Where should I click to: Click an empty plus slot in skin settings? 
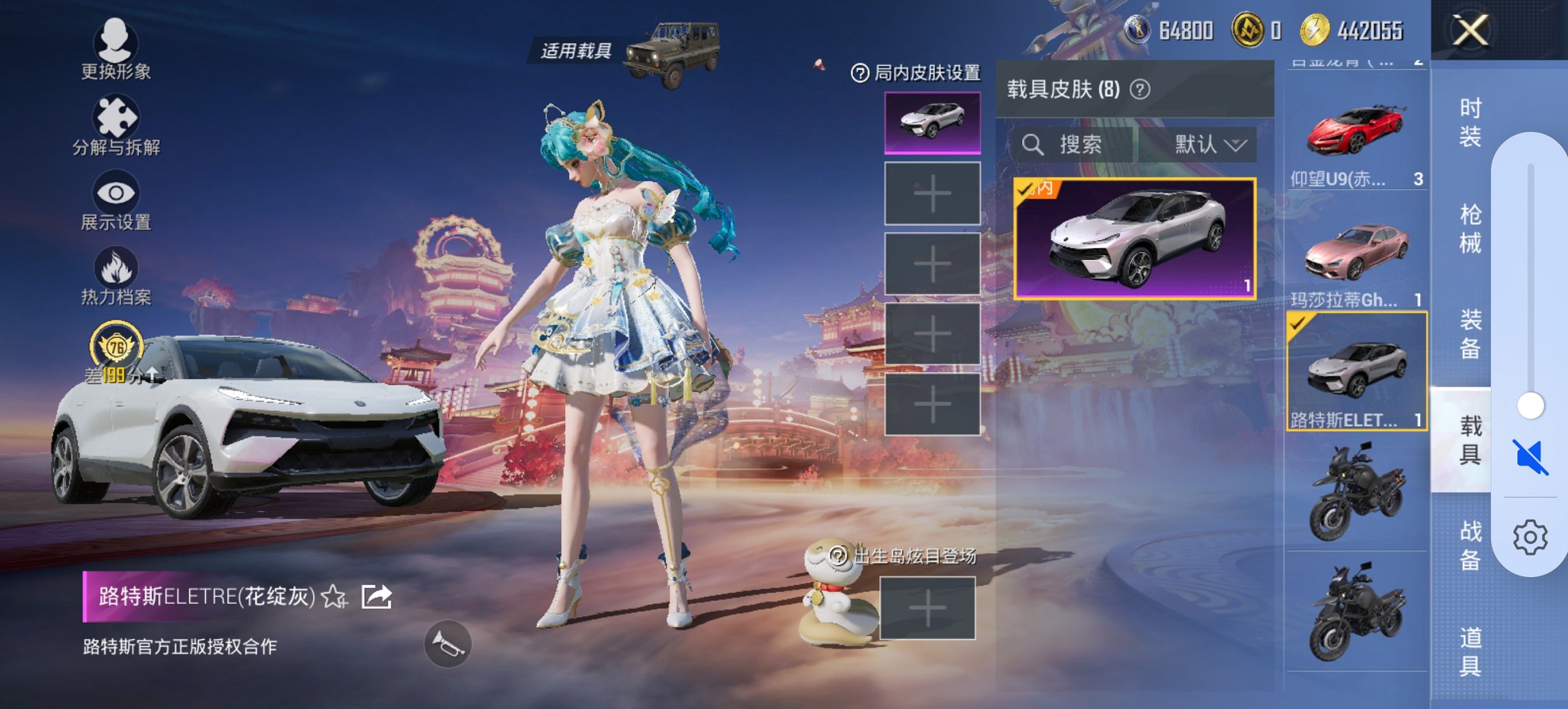tap(933, 193)
